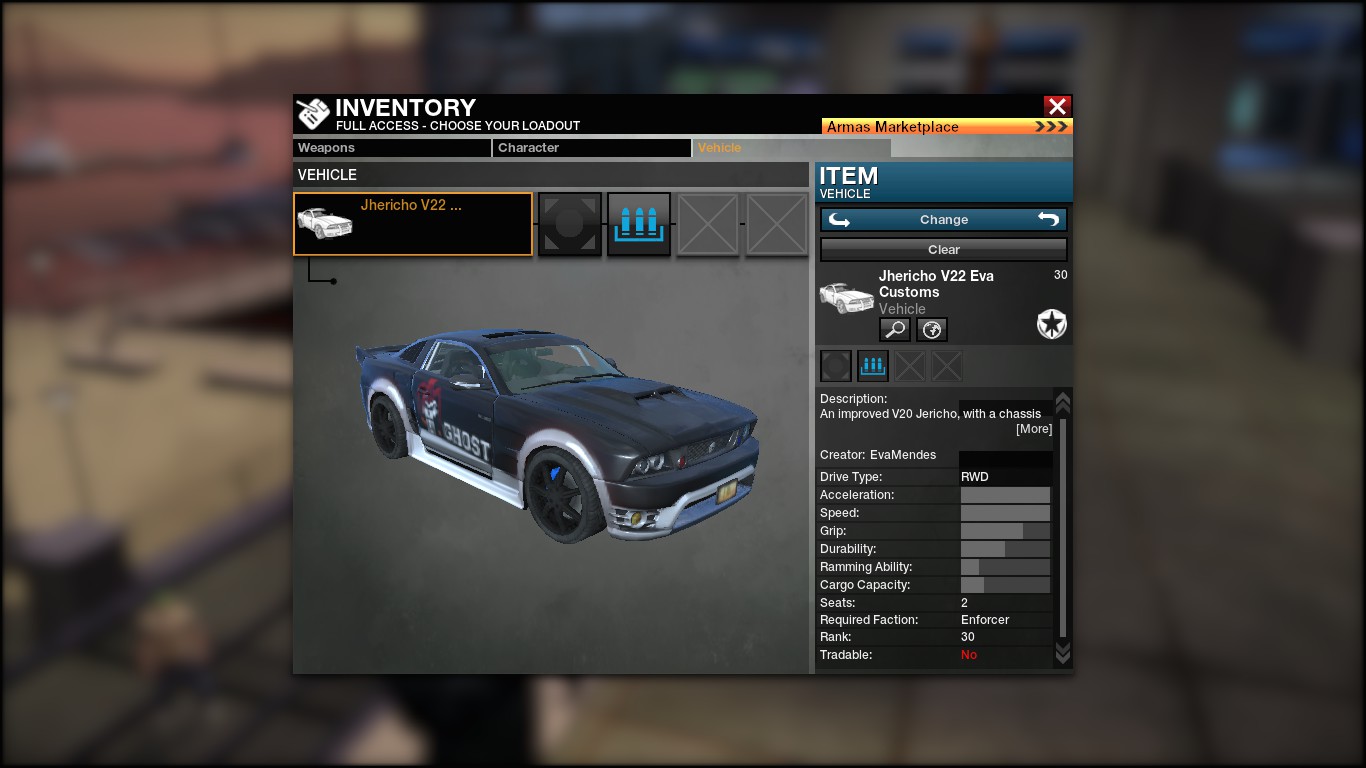Click the globe icon under vehicle name
Screen dimensions: 1366x768
point(932,329)
